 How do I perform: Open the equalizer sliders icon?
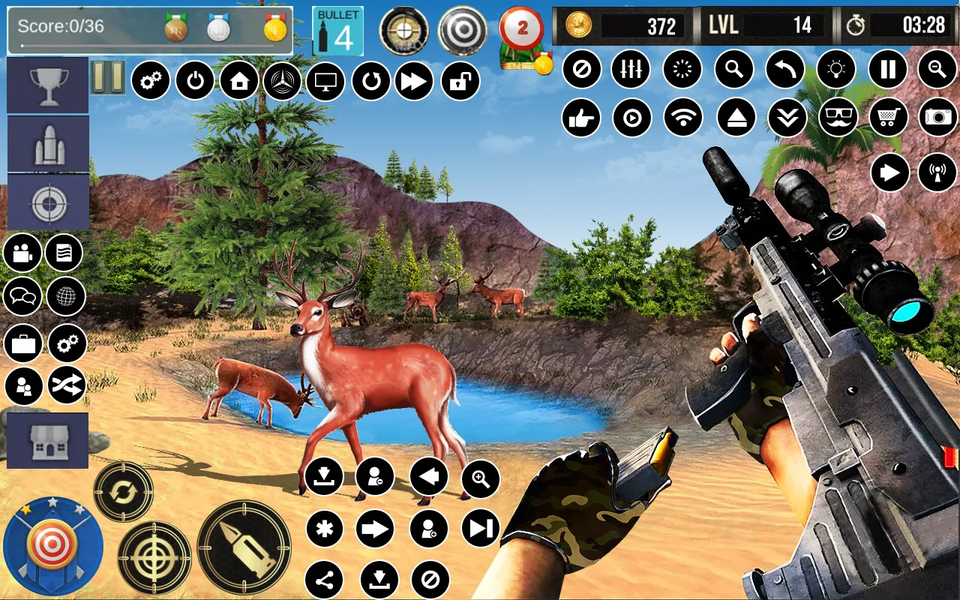click(630, 69)
